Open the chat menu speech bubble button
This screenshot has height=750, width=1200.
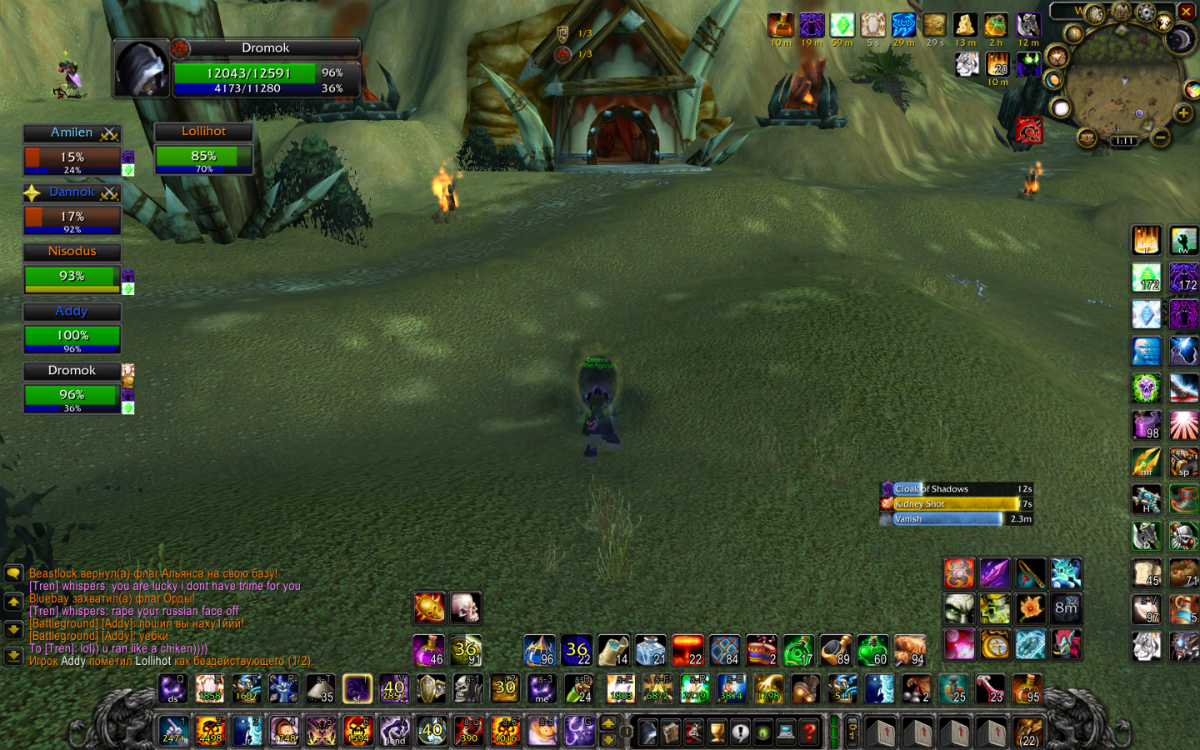point(14,574)
